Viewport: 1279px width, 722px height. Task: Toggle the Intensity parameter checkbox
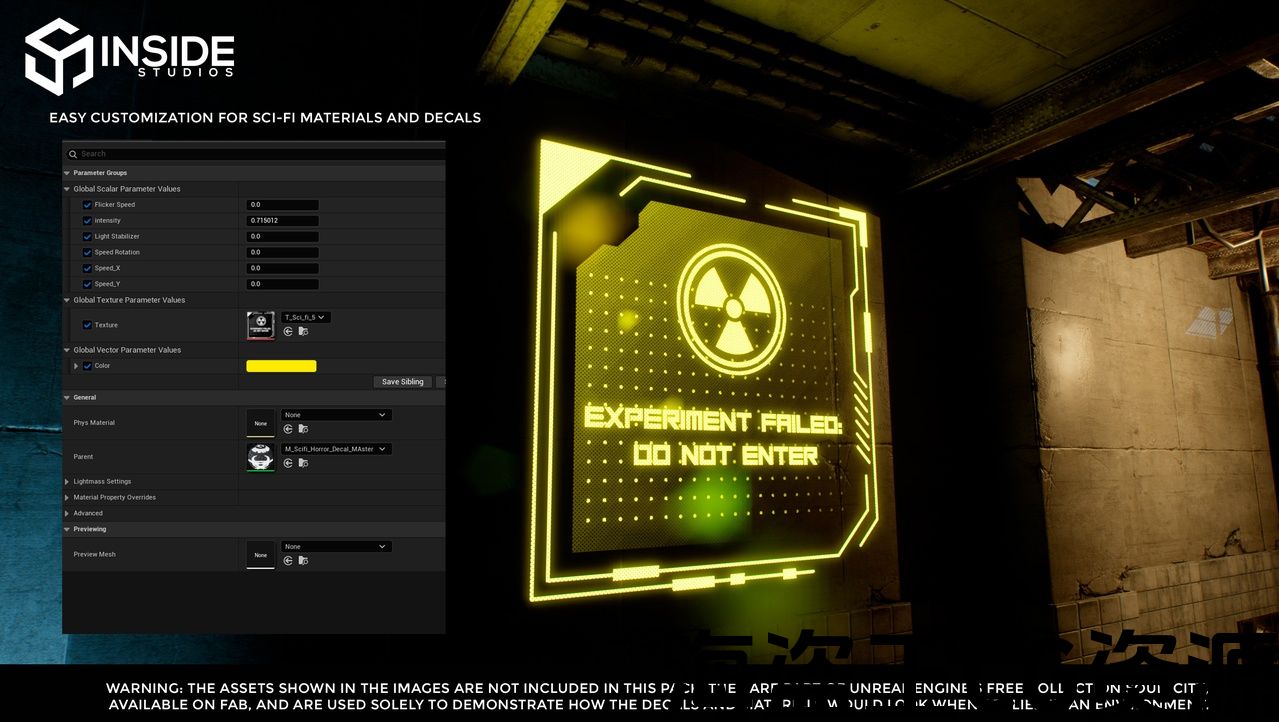[88, 221]
